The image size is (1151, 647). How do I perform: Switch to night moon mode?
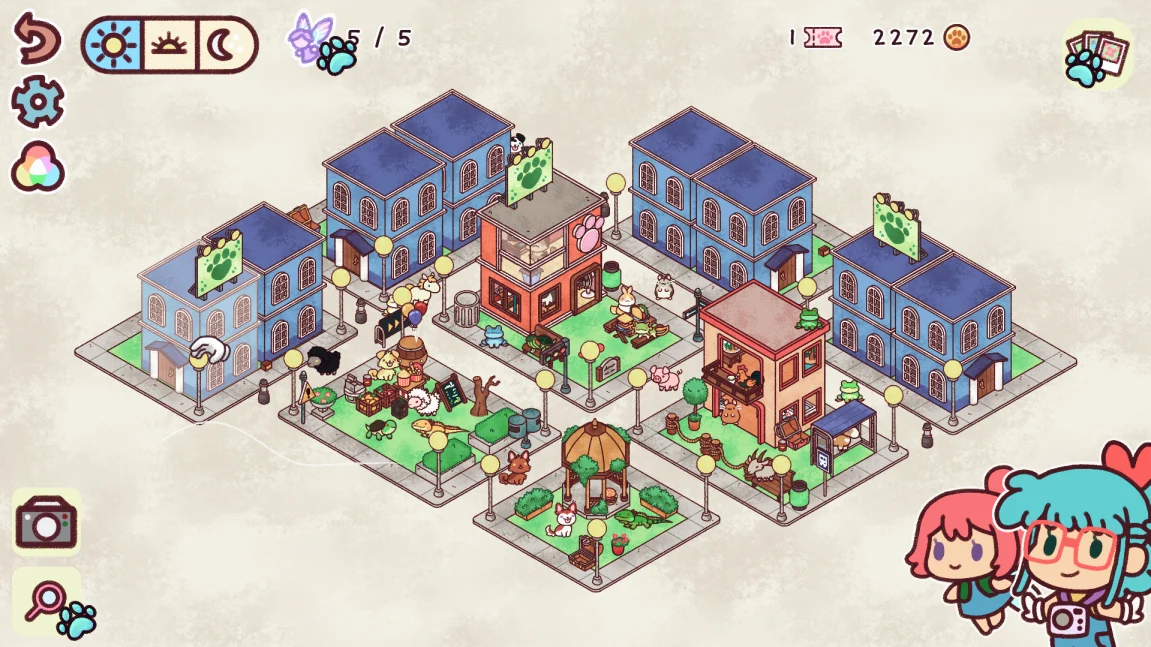click(x=226, y=44)
